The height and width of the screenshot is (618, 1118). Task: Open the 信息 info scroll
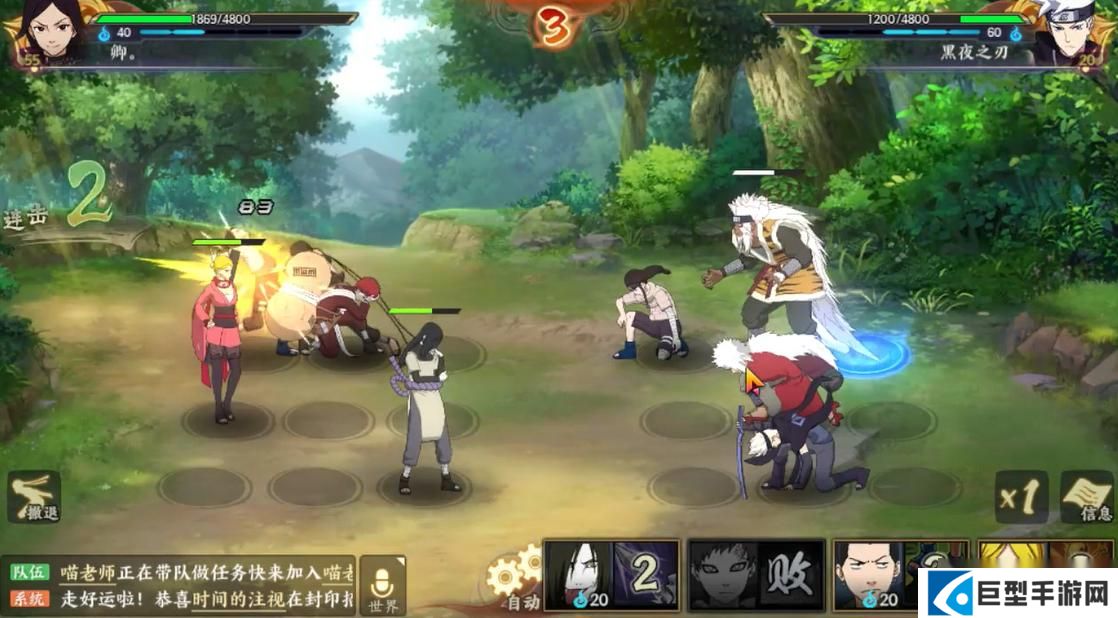click(1088, 497)
